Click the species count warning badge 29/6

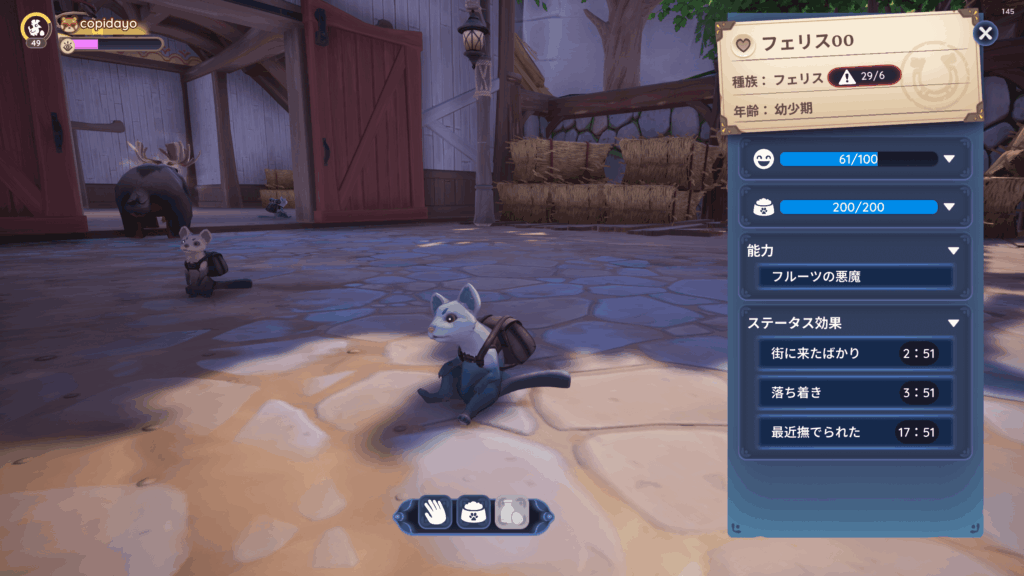coord(864,76)
